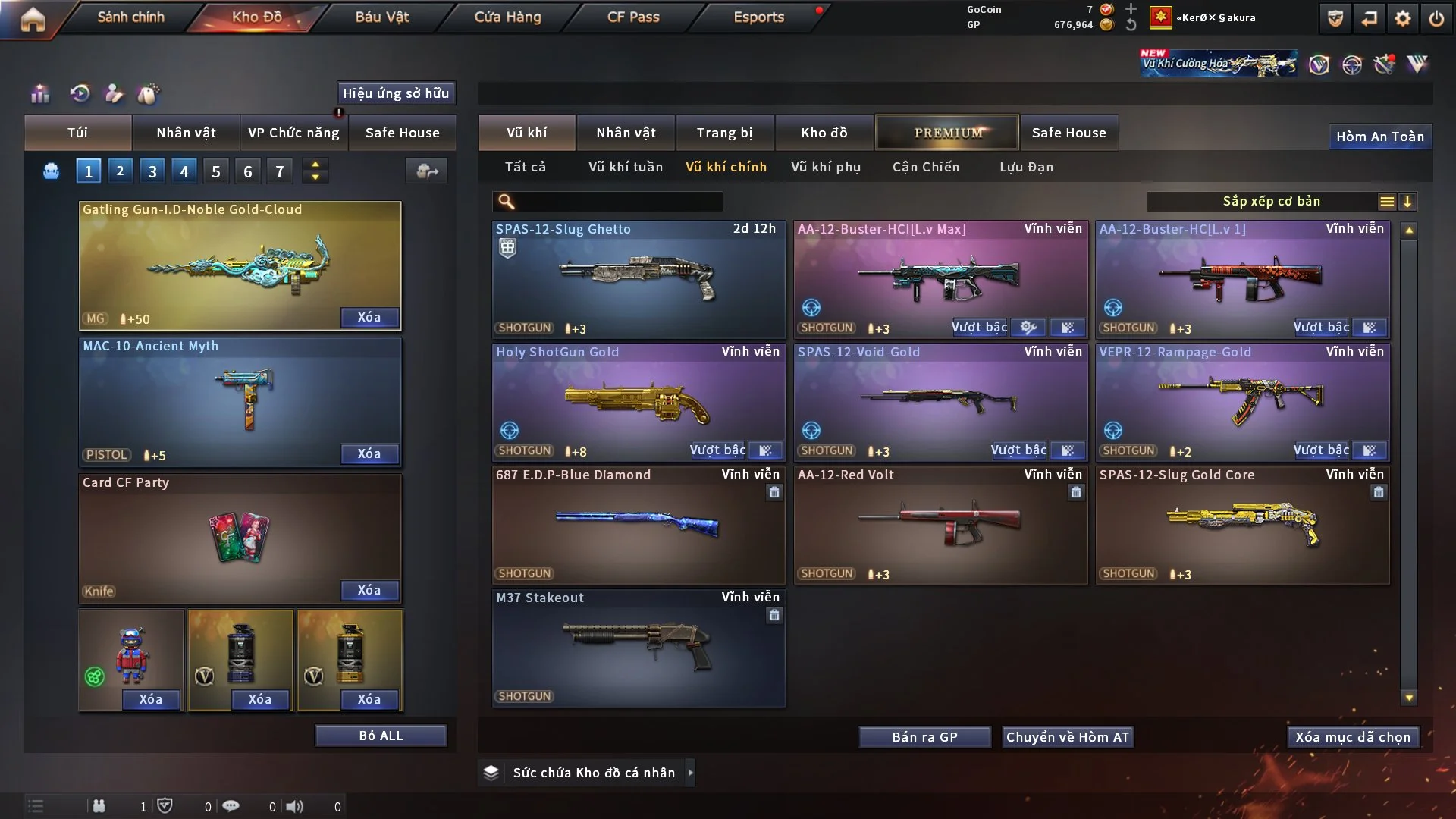The height and width of the screenshot is (819, 1456).
Task: Click Xóa mục đã chọn button
Action: pyautogui.click(x=1353, y=737)
